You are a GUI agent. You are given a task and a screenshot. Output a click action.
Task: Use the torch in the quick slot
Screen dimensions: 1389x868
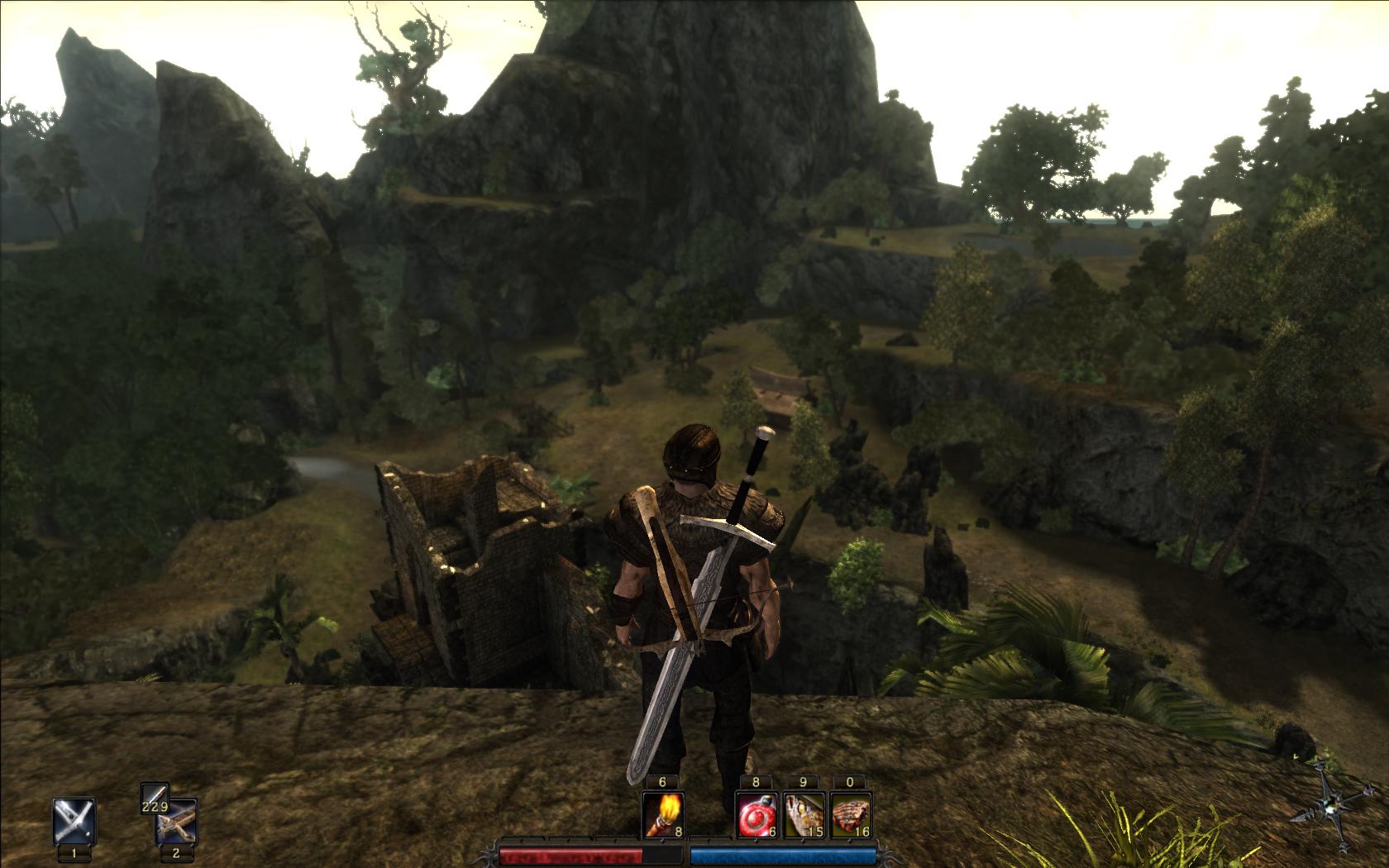663,814
